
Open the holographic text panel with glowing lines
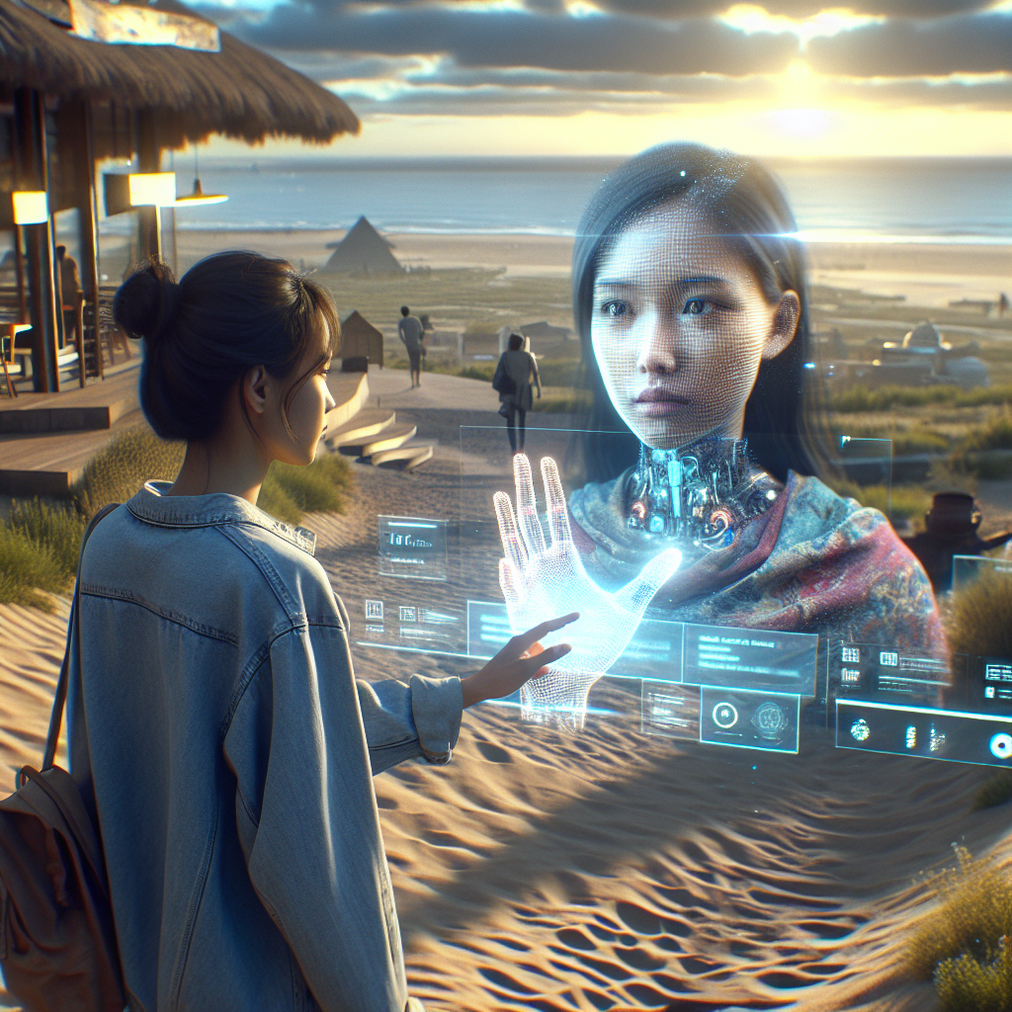[x=749, y=657]
